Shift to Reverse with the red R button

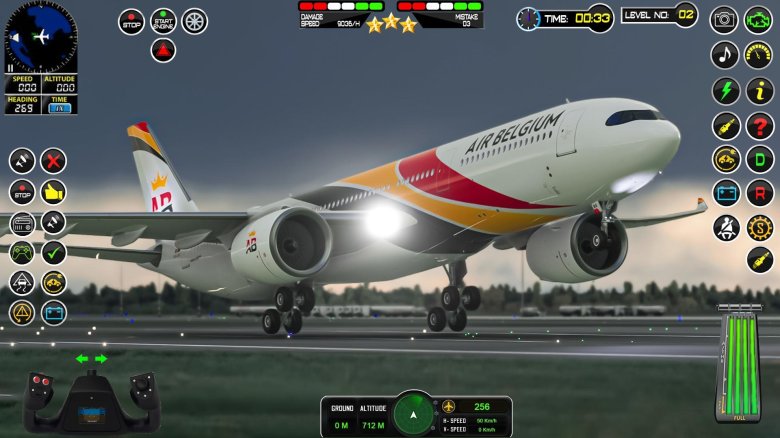tap(760, 193)
